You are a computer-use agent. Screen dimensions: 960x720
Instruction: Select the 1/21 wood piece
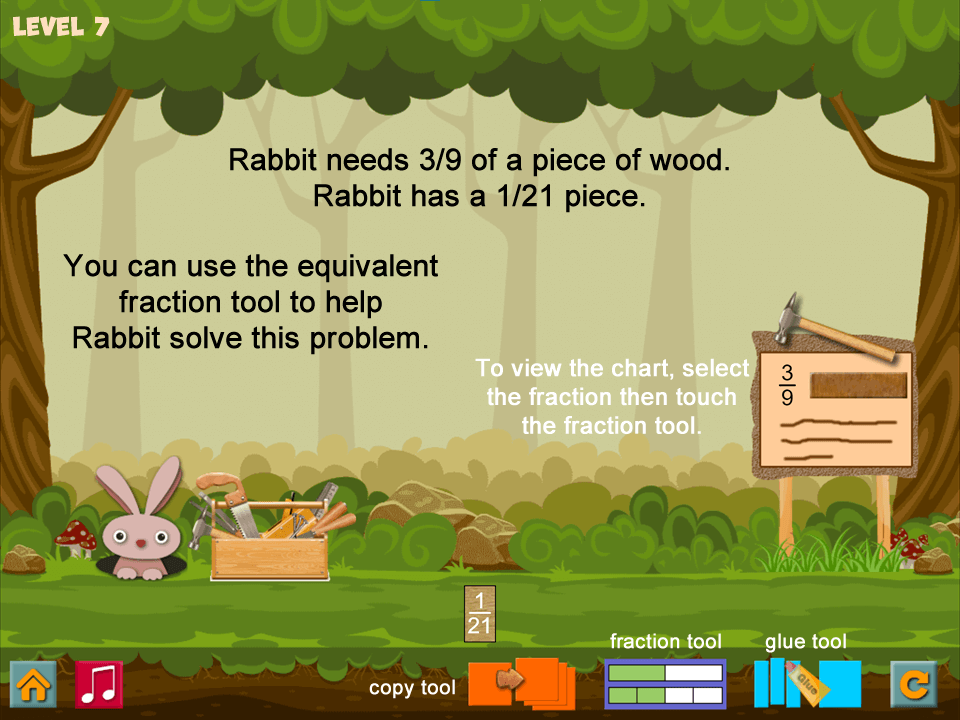click(480, 613)
